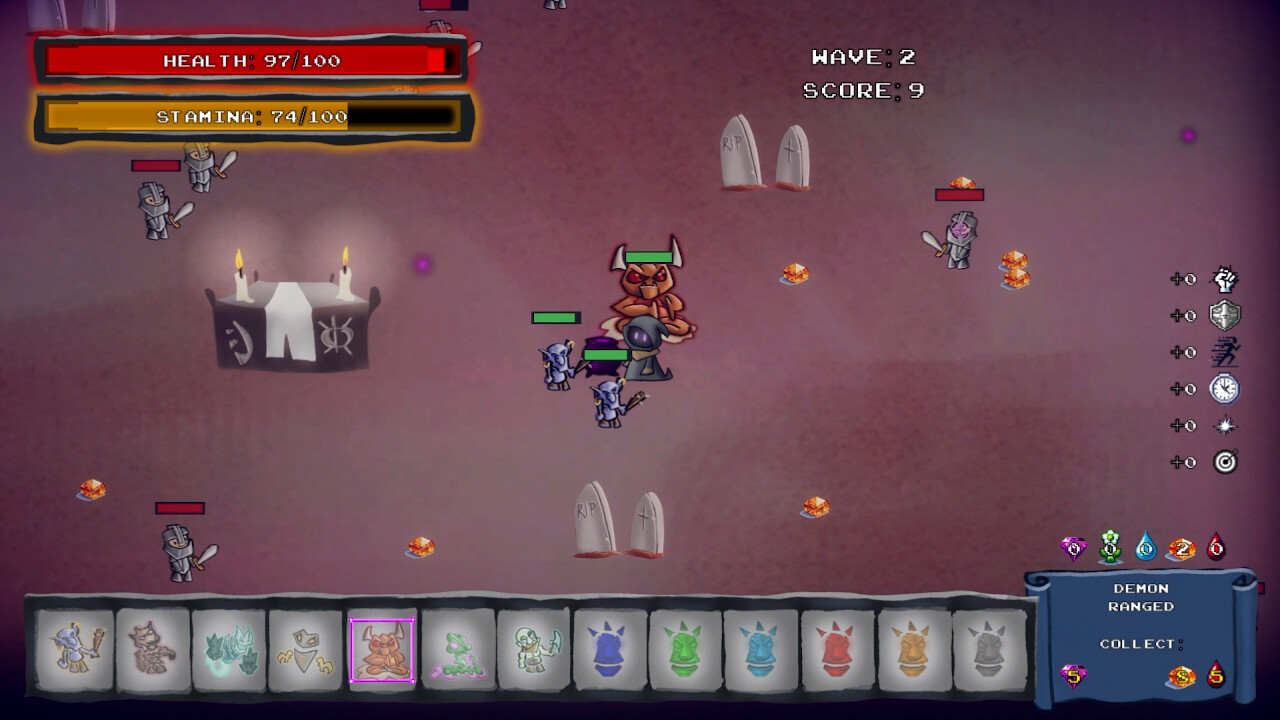
Task: Click the water droplet resource icon
Action: [x=1145, y=547]
